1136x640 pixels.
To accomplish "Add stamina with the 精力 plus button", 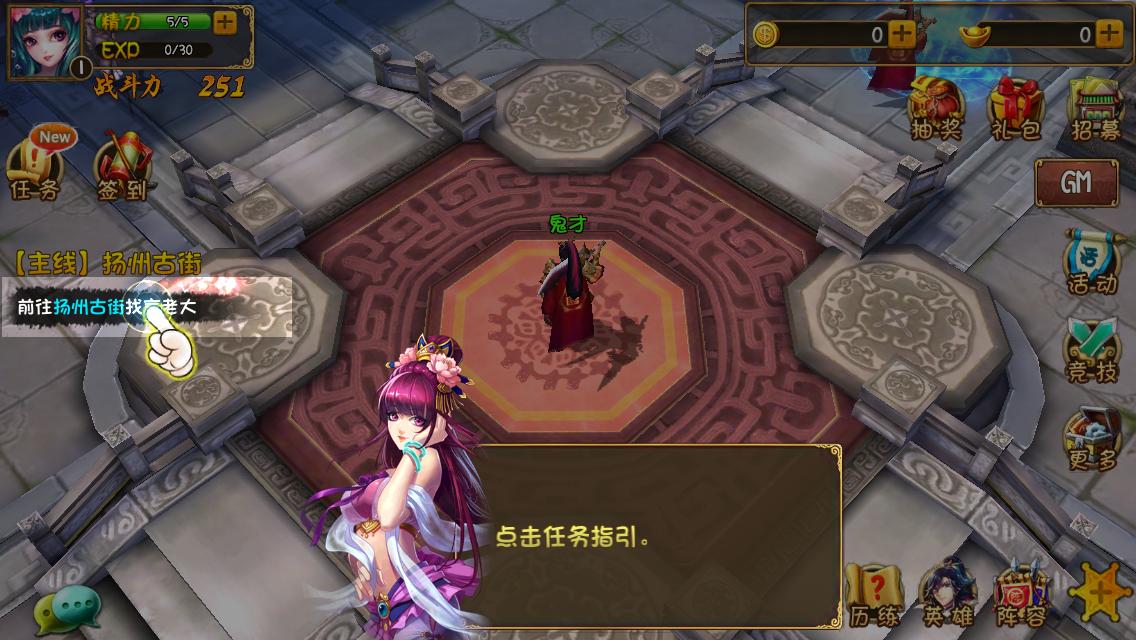I will click(x=226, y=22).
